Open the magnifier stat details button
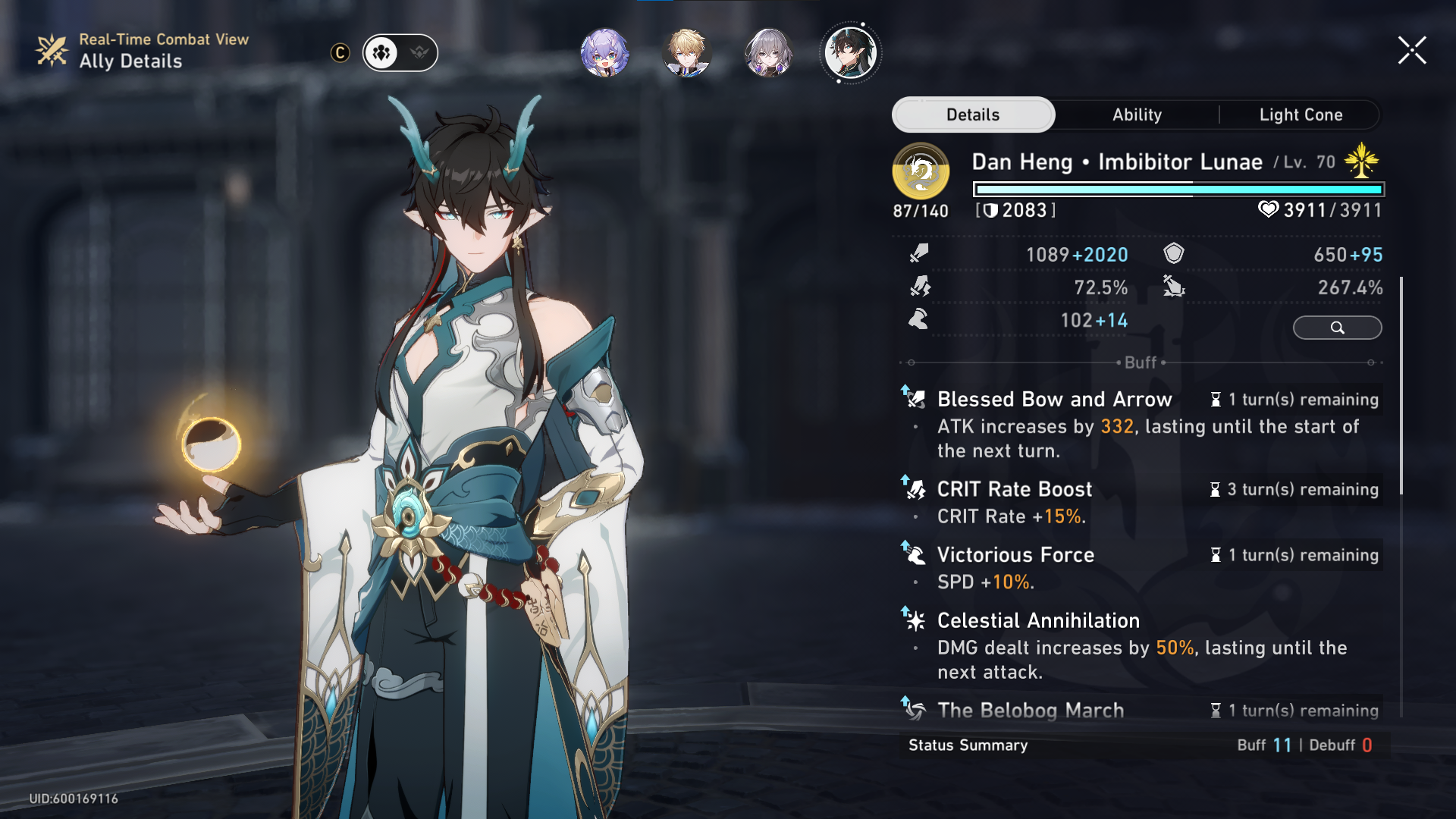The height and width of the screenshot is (819, 1456). [x=1337, y=328]
